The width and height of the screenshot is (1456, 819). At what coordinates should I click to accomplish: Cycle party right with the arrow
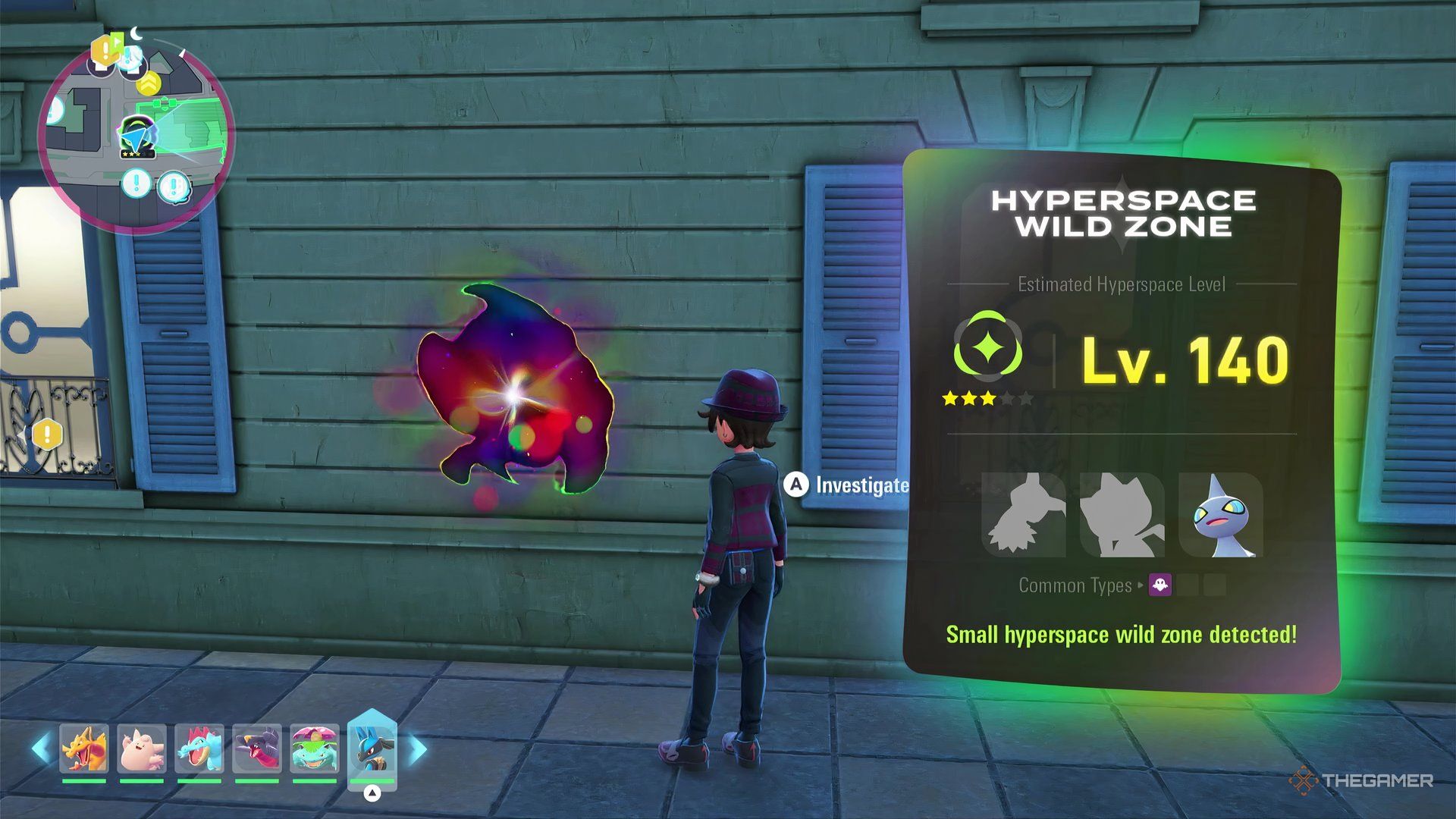(418, 749)
